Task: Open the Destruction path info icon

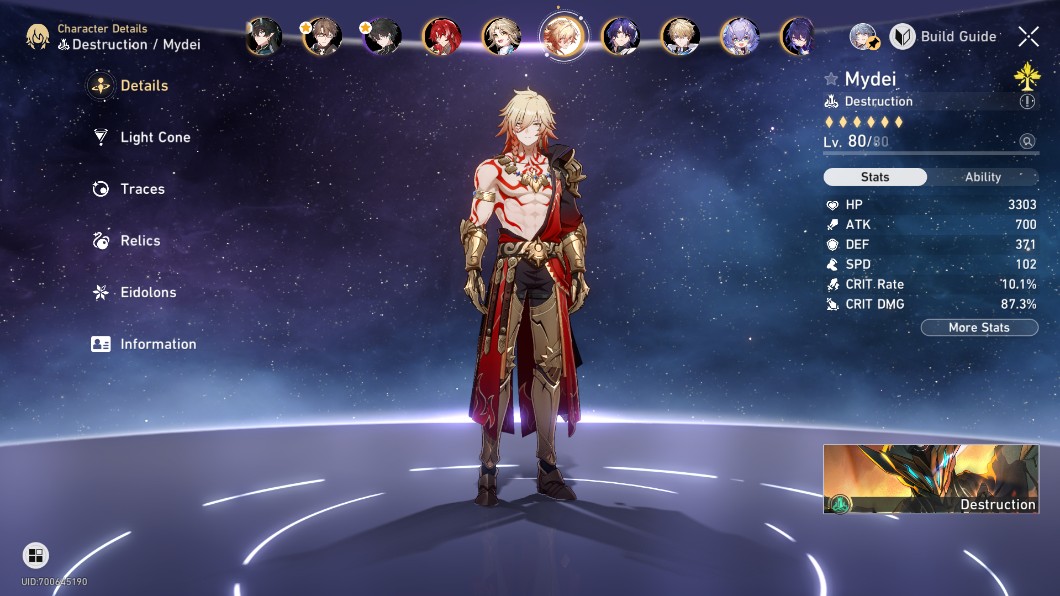Action: [1027, 102]
